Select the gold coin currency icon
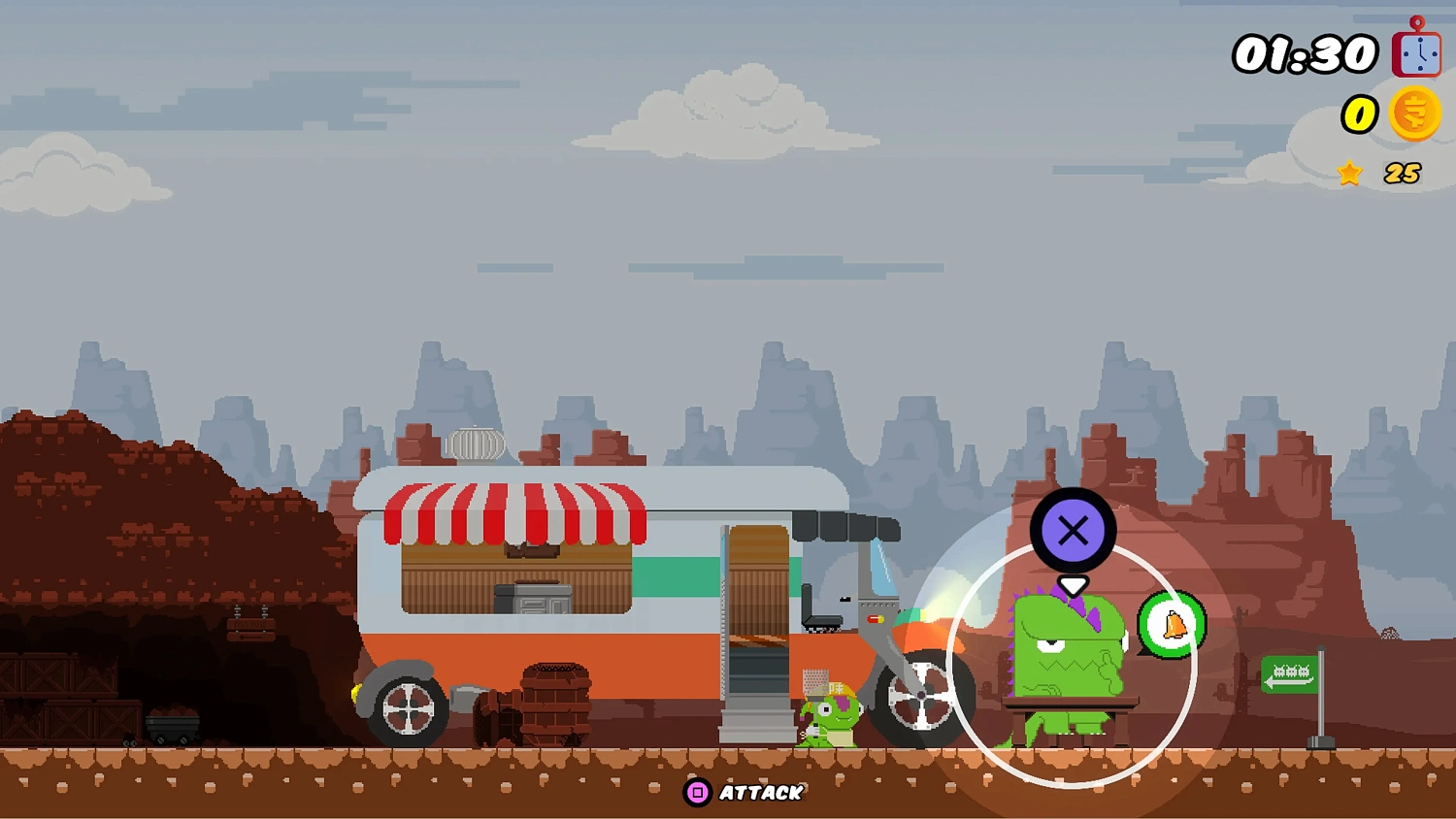1456x819 pixels. tap(1414, 114)
